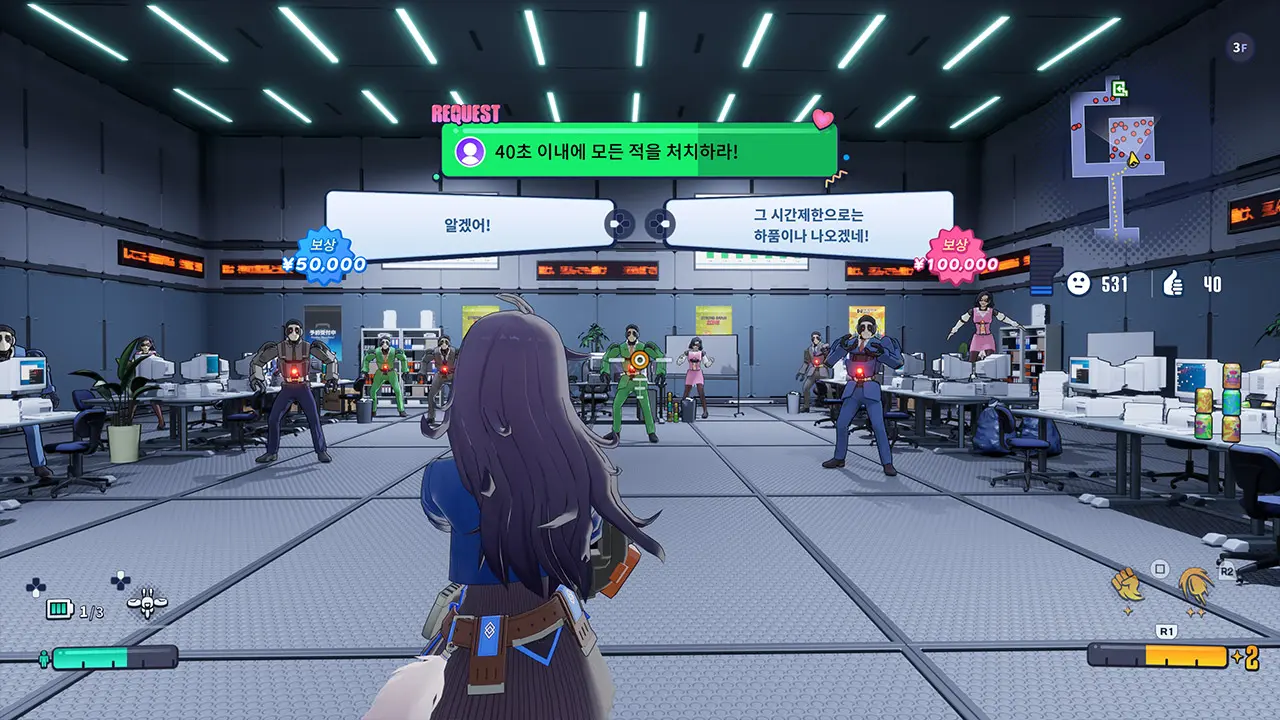
Task: Trigger the golden fist punch skill
Action: [x=1128, y=585]
